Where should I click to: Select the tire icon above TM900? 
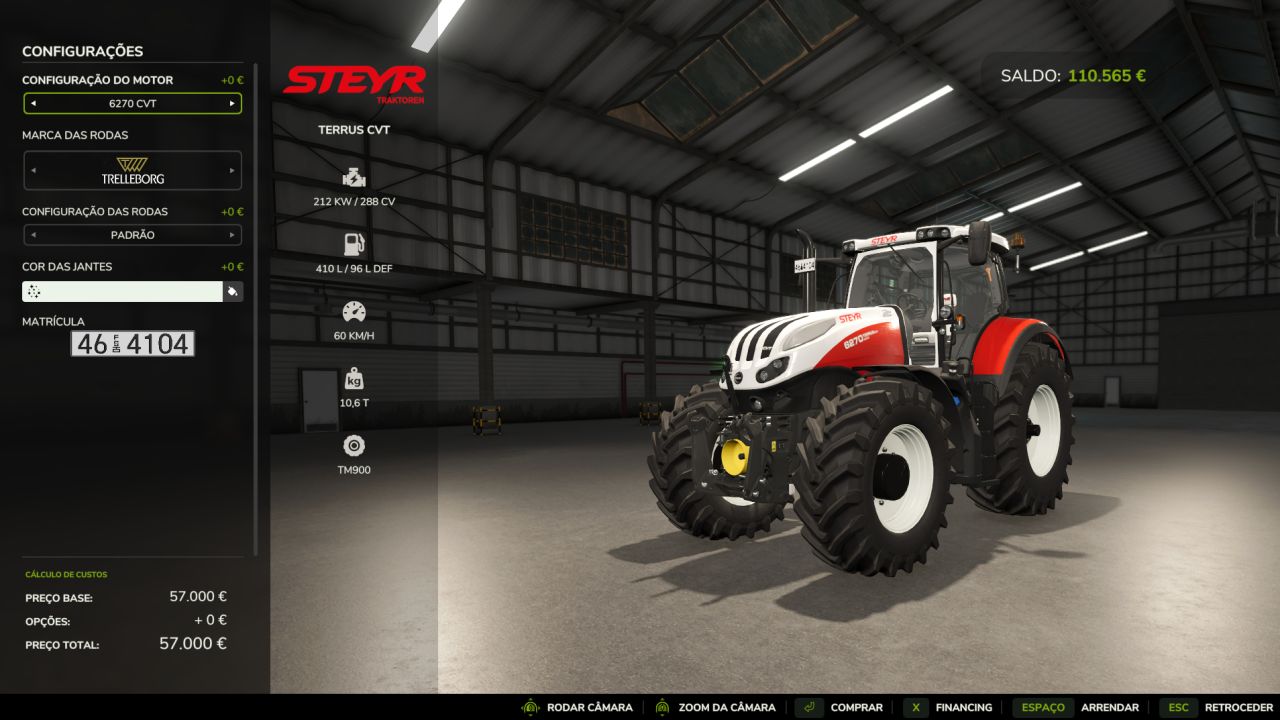(353, 443)
